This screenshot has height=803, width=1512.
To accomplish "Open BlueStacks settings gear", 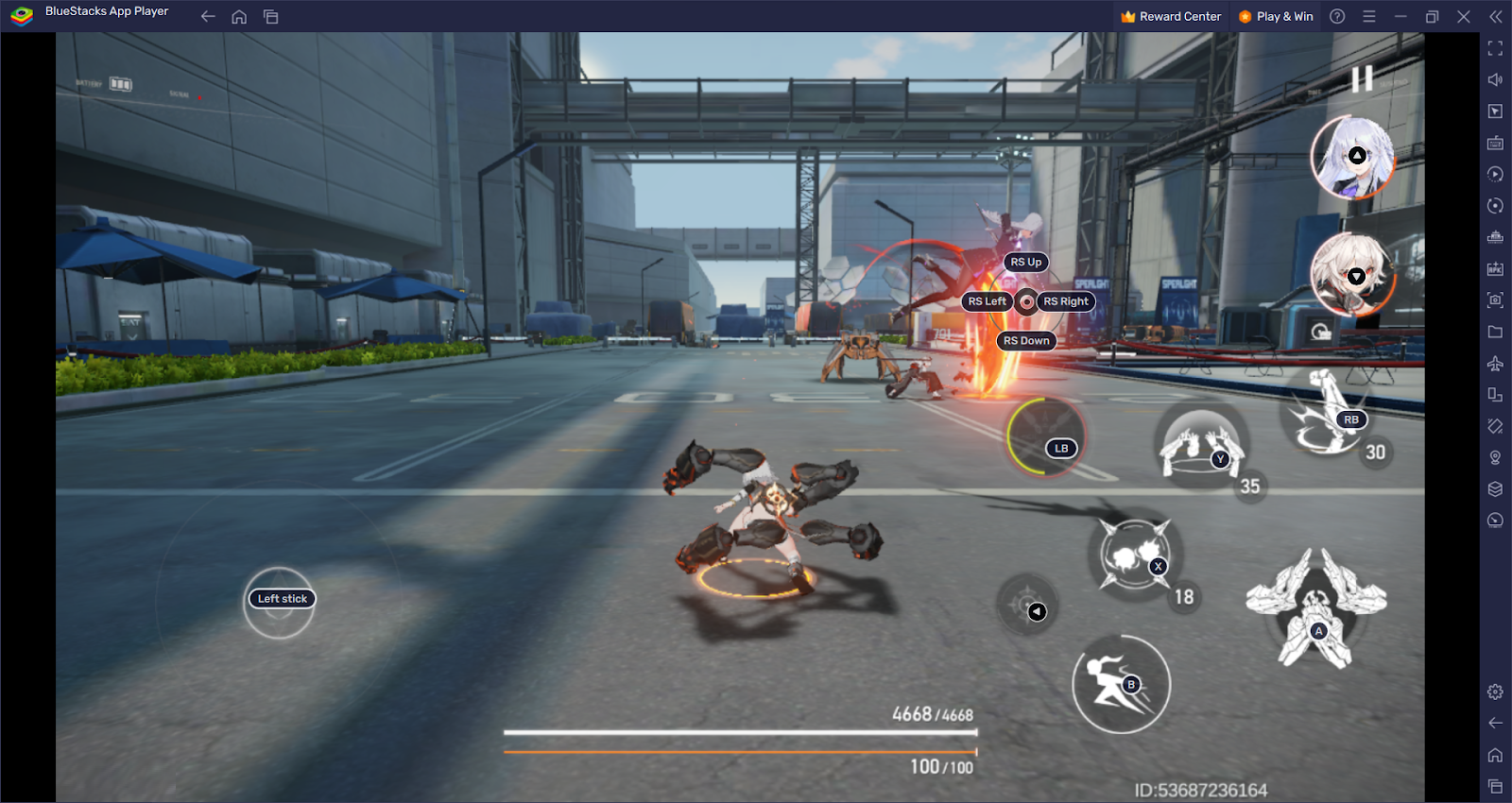I will pos(1496,692).
